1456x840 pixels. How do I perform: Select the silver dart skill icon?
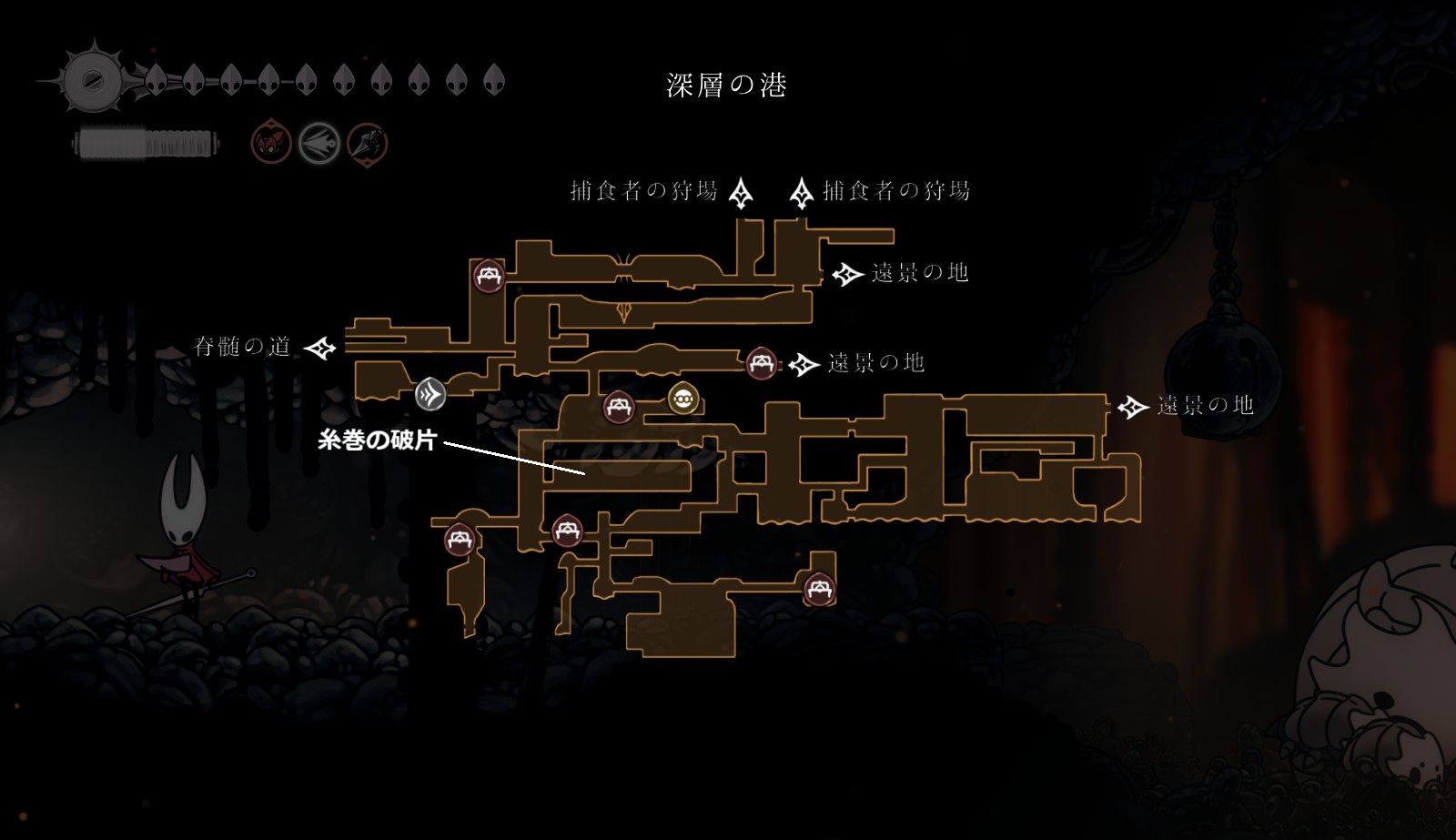point(319,143)
